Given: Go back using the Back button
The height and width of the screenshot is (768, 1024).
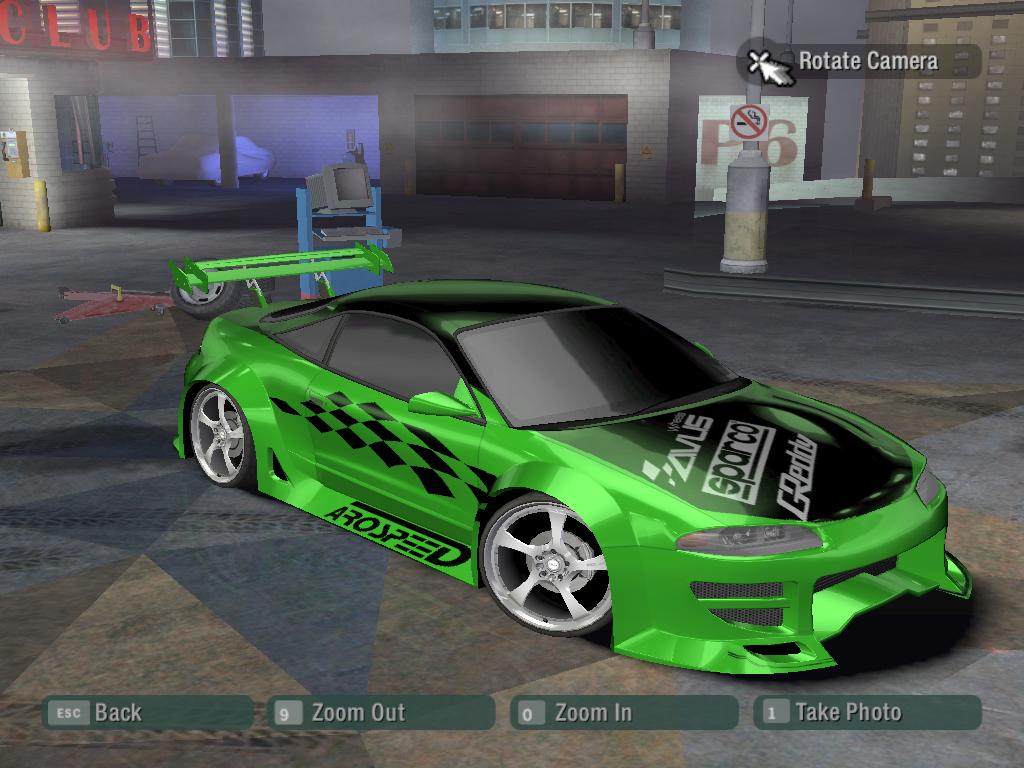Looking at the screenshot, I should (146, 713).
